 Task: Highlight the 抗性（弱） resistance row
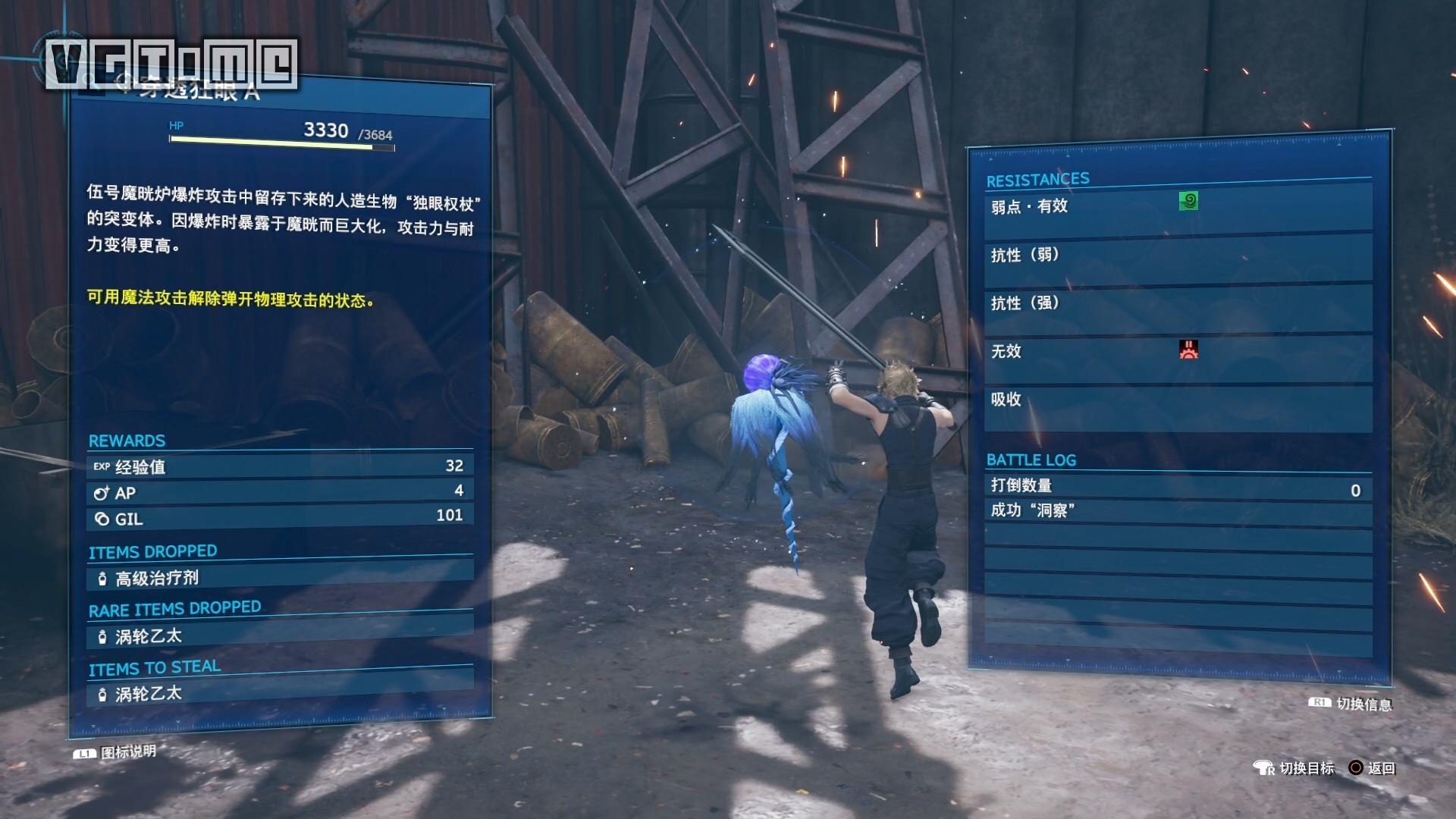[x=1177, y=256]
